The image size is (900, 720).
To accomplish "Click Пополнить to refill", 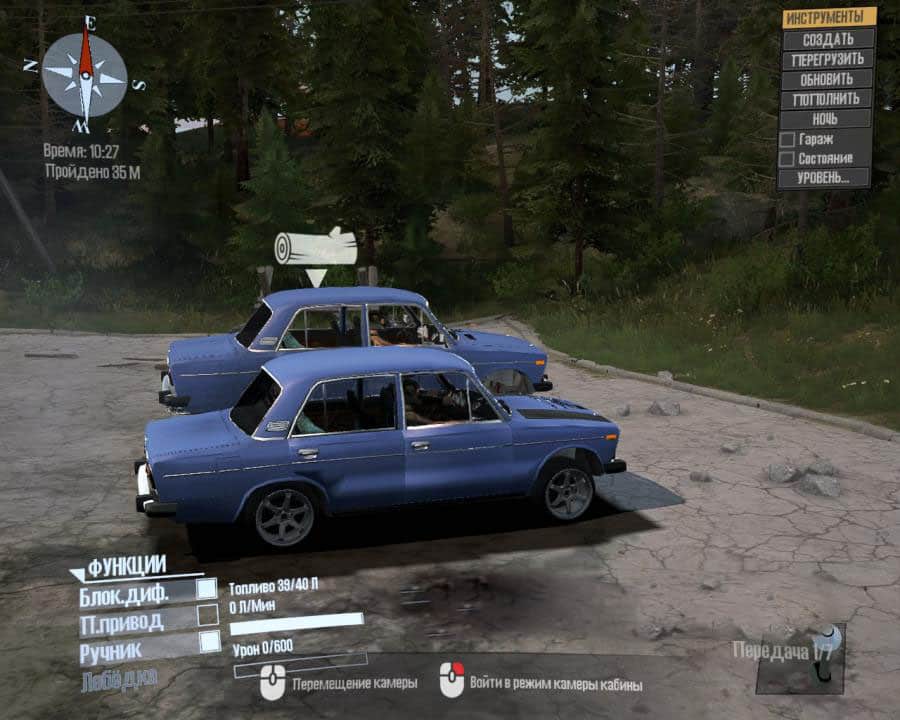I will click(x=827, y=99).
